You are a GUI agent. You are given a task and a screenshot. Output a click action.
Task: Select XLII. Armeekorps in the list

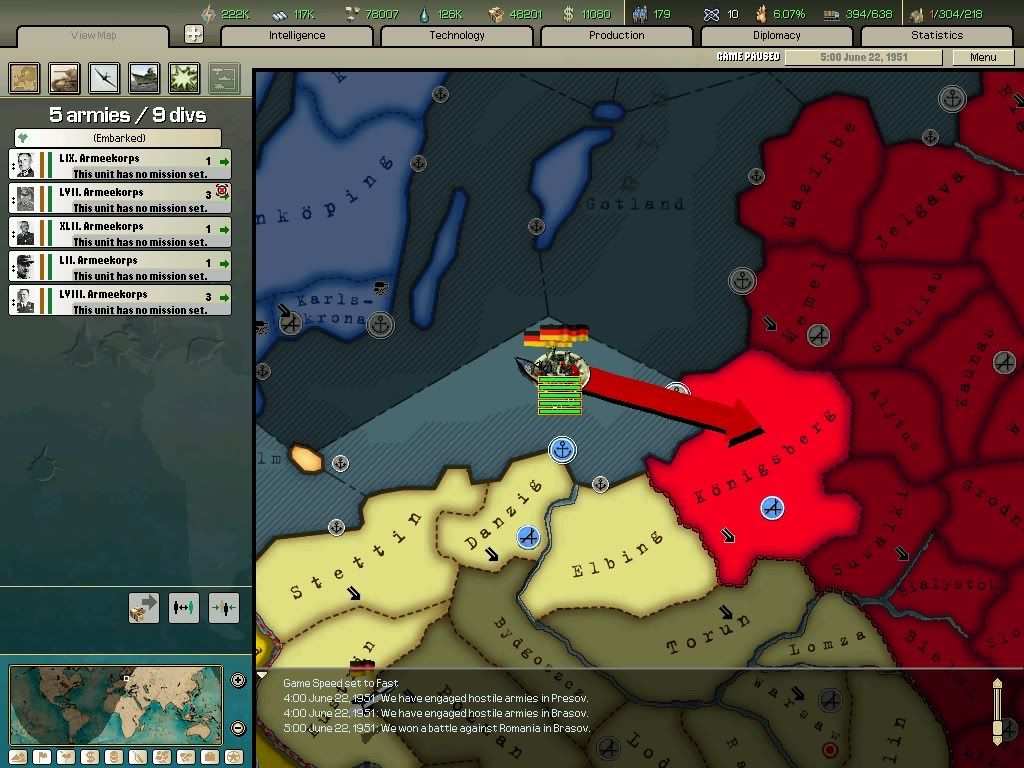pyautogui.click(x=120, y=233)
